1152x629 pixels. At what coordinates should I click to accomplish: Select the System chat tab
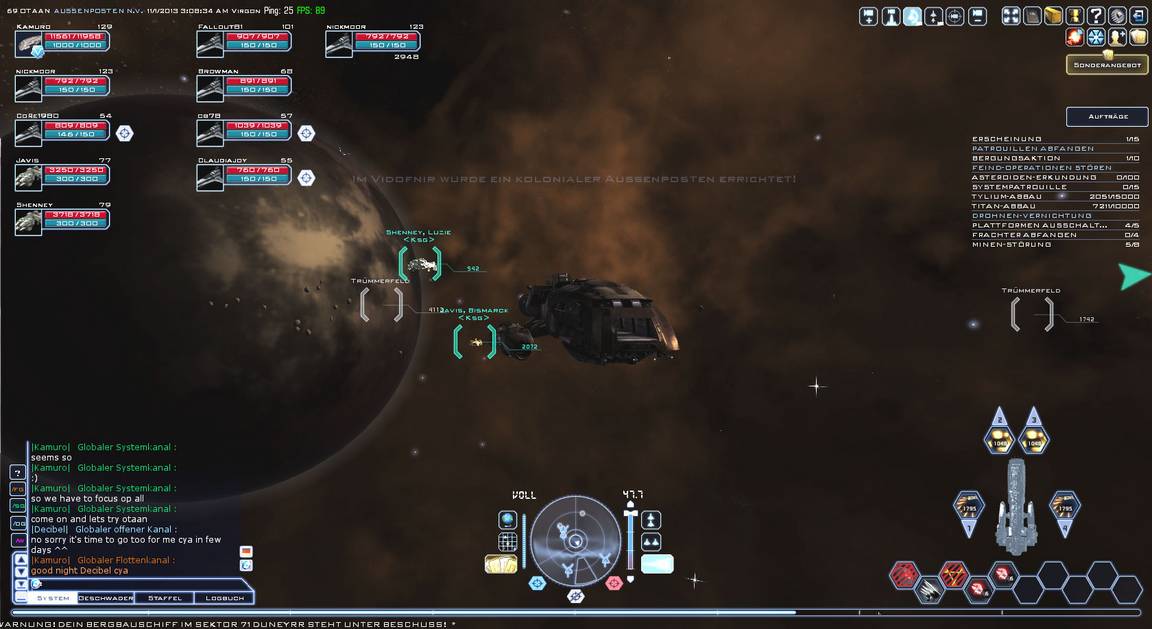click(53, 598)
